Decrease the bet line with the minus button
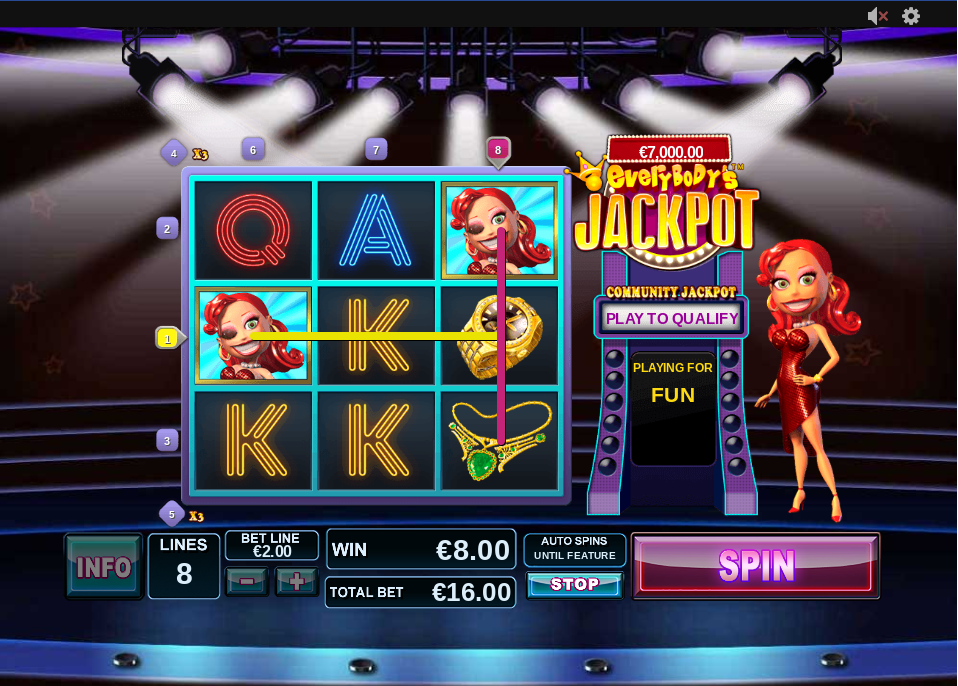 pos(246,581)
